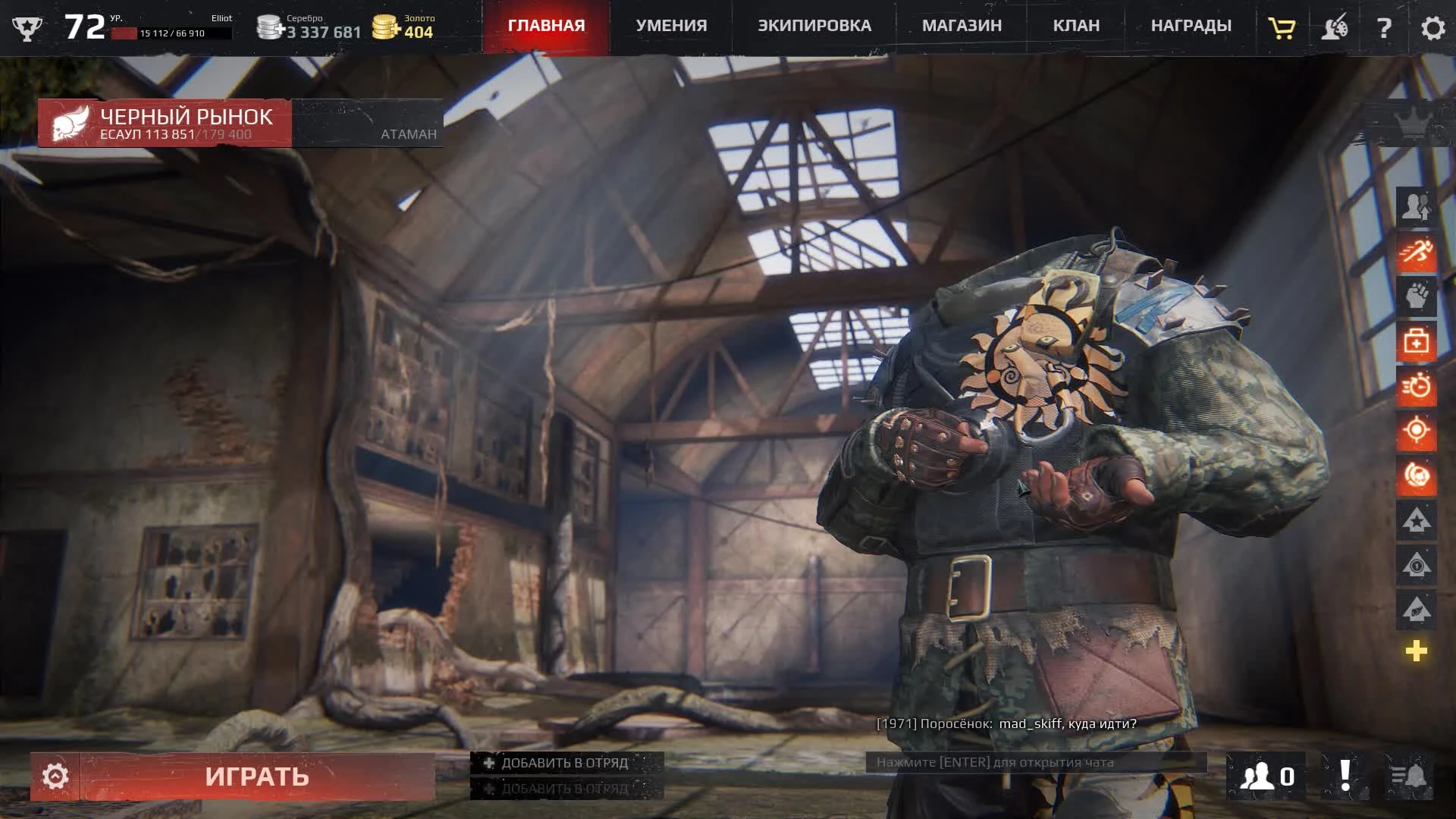This screenshot has width=1456, height=819.
Task: Open game settings gear top right
Action: (x=1432, y=28)
